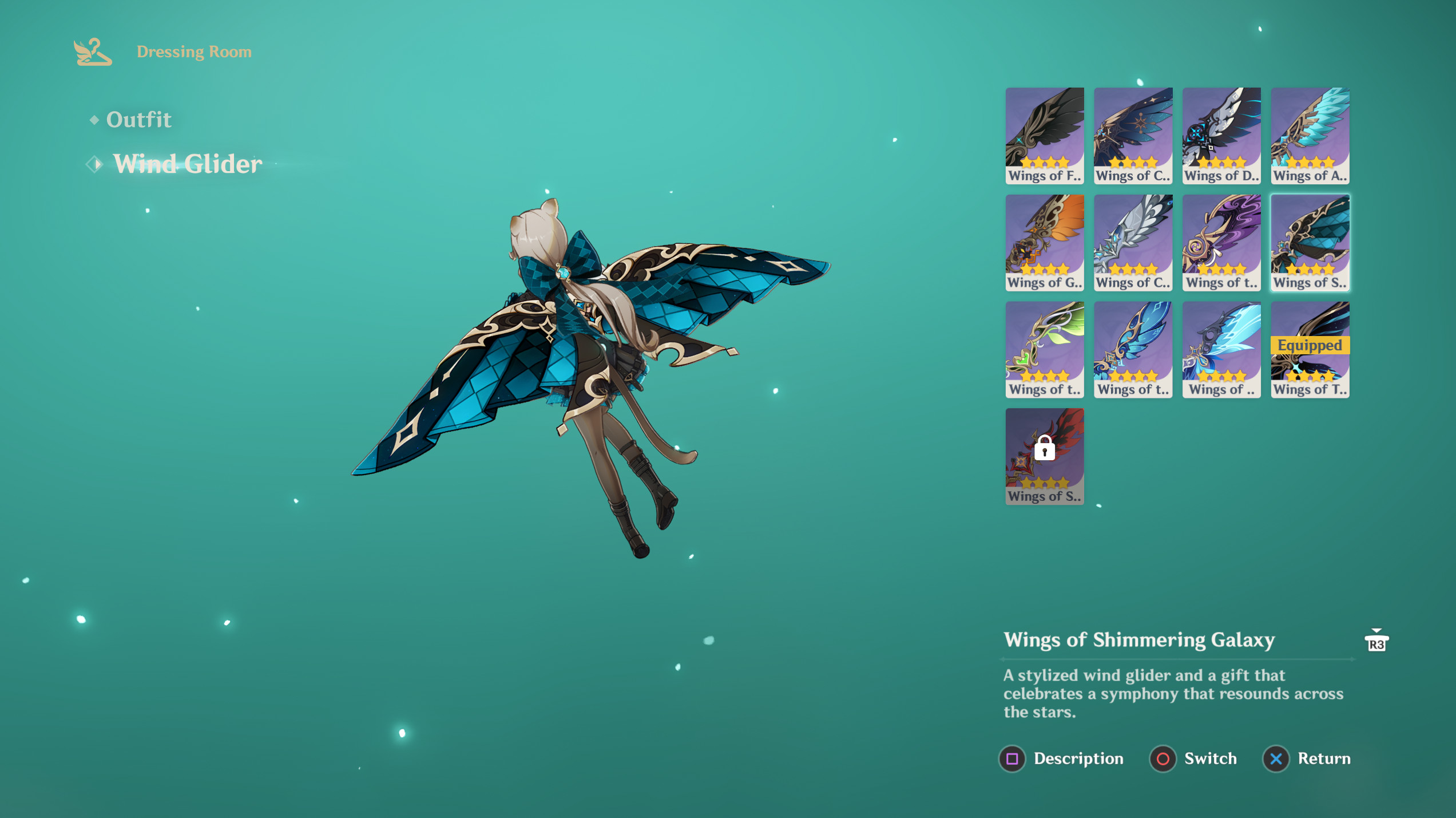The width and height of the screenshot is (1456, 818).
Task: Click the R3 preview icon beside the glider name
Action: (x=1376, y=642)
